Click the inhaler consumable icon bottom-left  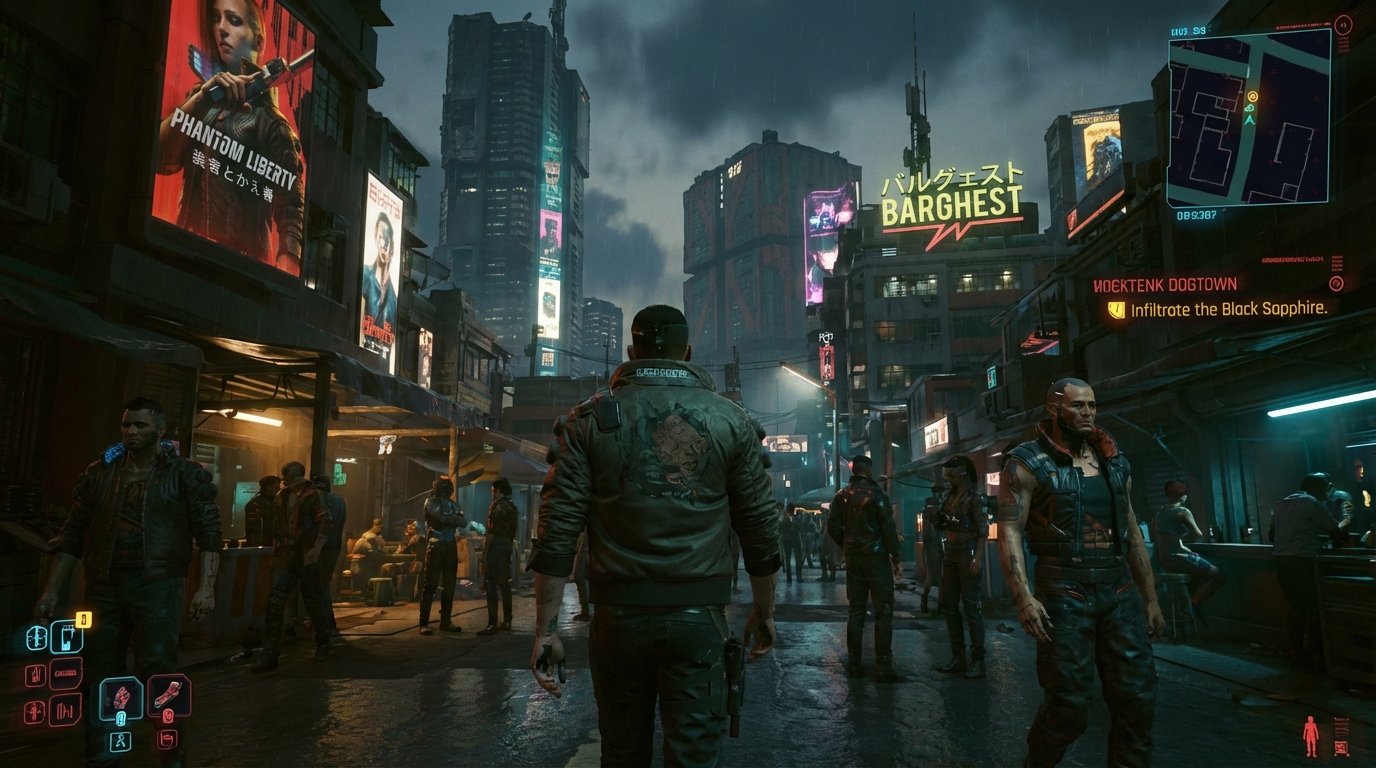[x=66, y=639]
